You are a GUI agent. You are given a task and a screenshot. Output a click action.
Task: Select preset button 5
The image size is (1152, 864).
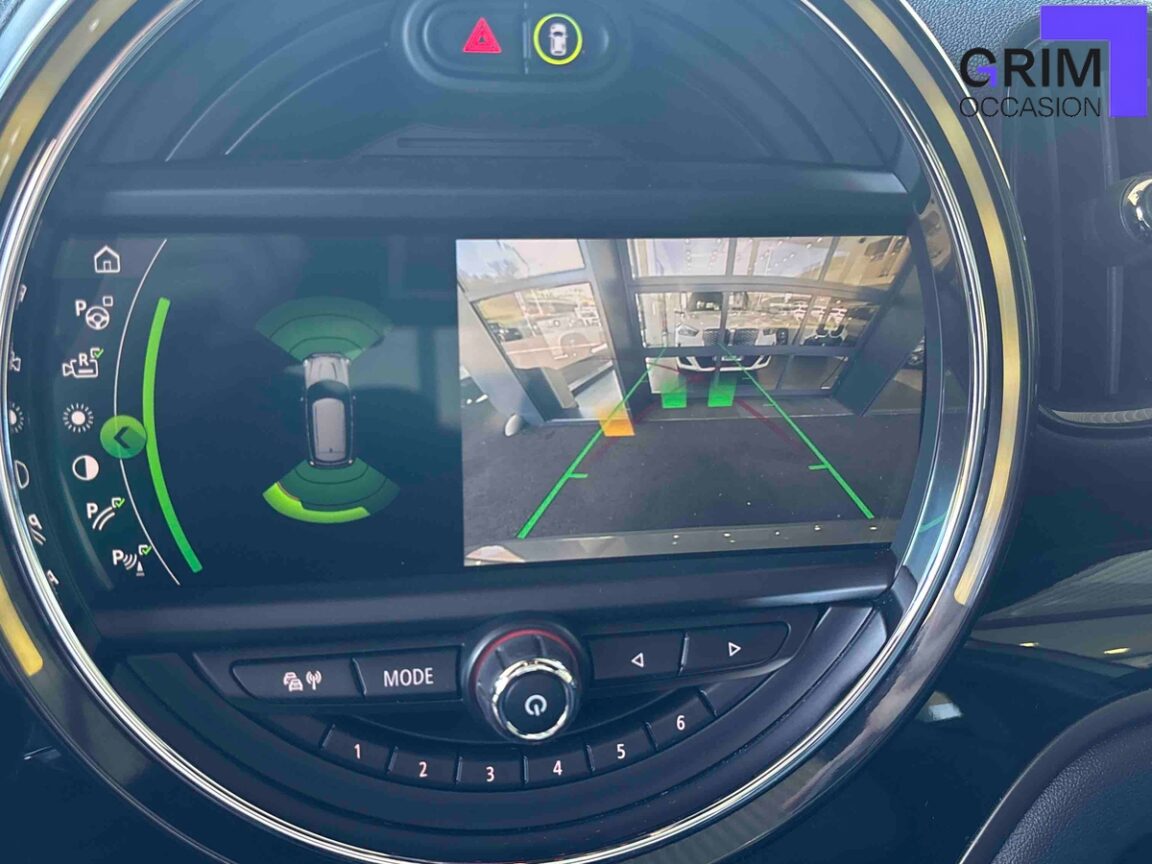[620, 751]
